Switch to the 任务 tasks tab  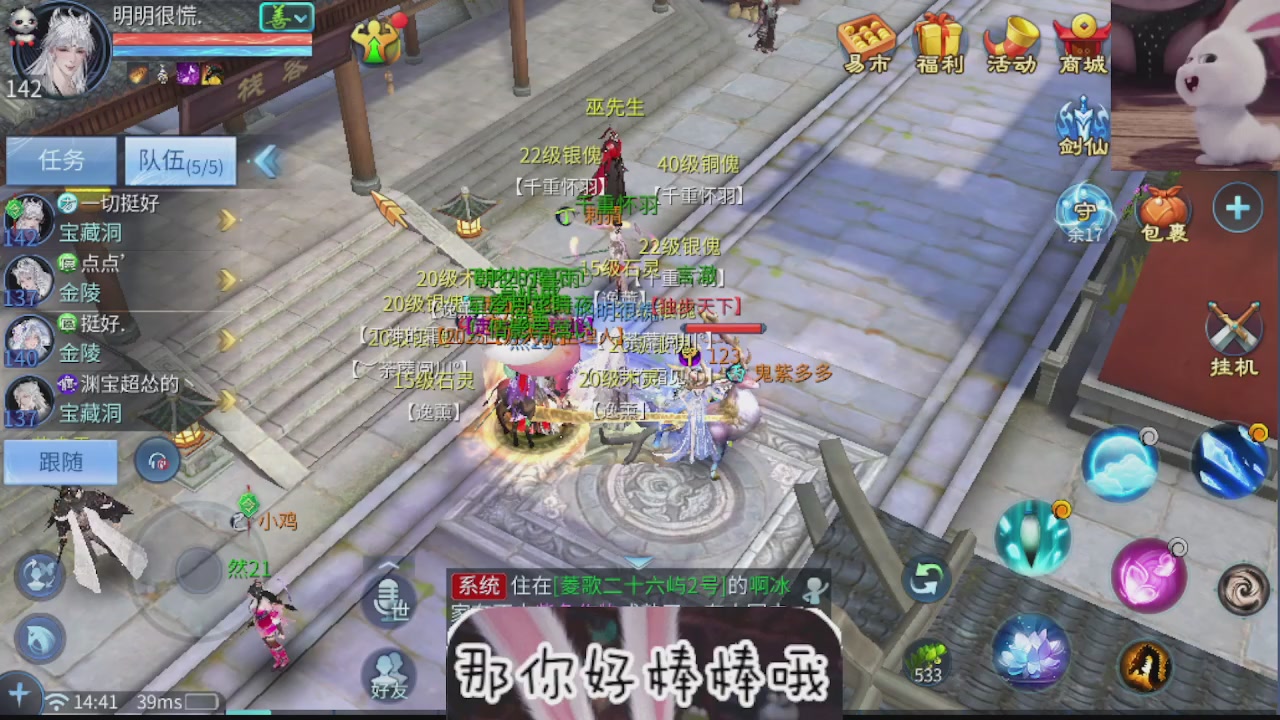pyautogui.click(x=60, y=161)
